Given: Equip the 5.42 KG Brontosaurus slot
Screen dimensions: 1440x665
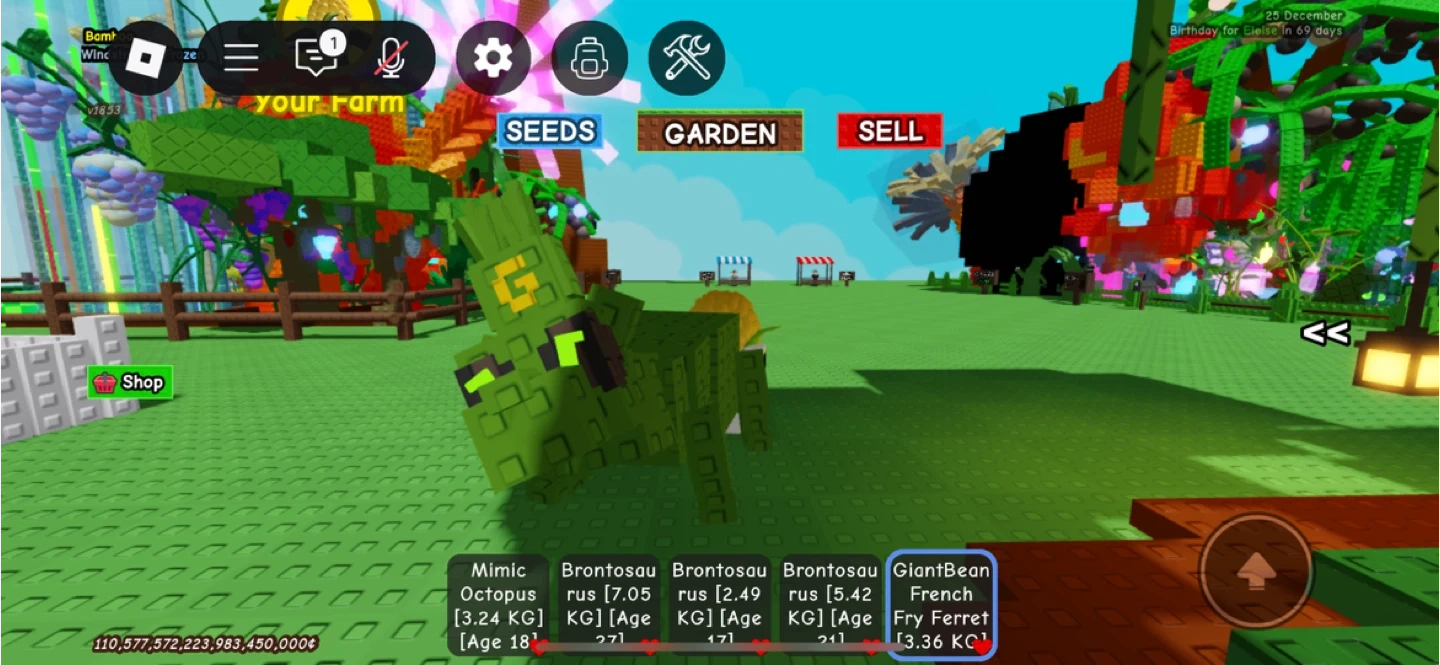Looking at the screenshot, I should [830, 604].
